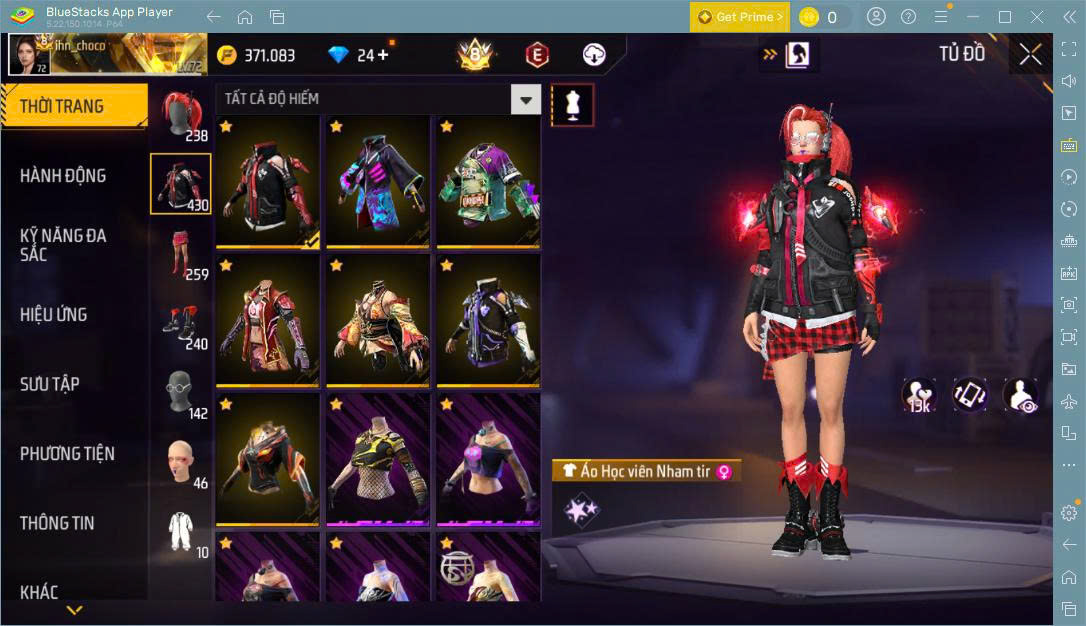Screen dimensions: 1086x626
Task: Select the Thông Tin tab
Action: pos(56,523)
